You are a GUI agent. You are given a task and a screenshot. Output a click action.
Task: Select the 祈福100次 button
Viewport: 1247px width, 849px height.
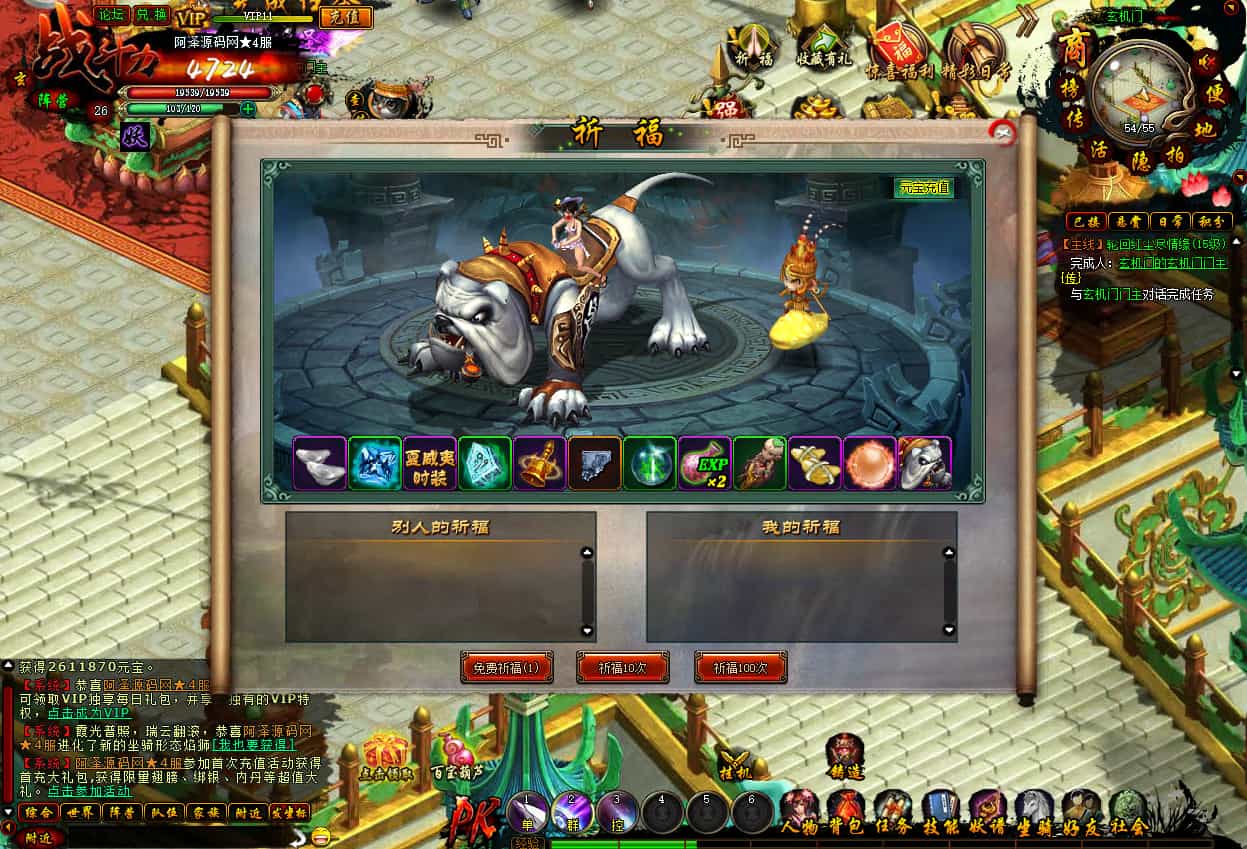740,668
